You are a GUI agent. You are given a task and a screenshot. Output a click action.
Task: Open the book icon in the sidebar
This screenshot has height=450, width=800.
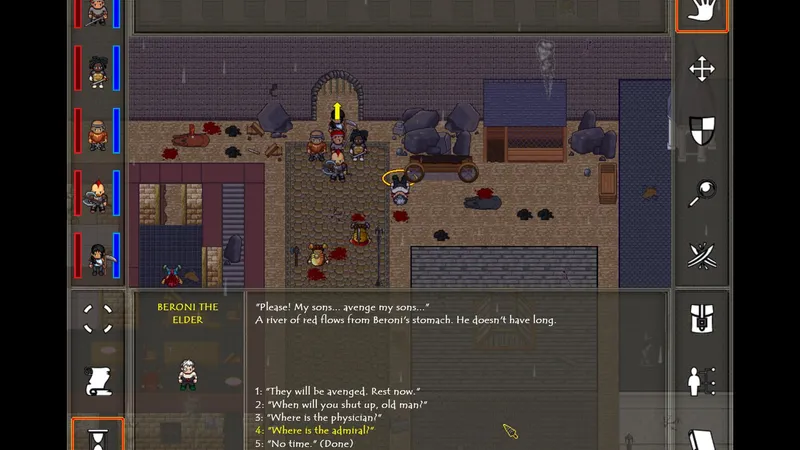coord(701,439)
